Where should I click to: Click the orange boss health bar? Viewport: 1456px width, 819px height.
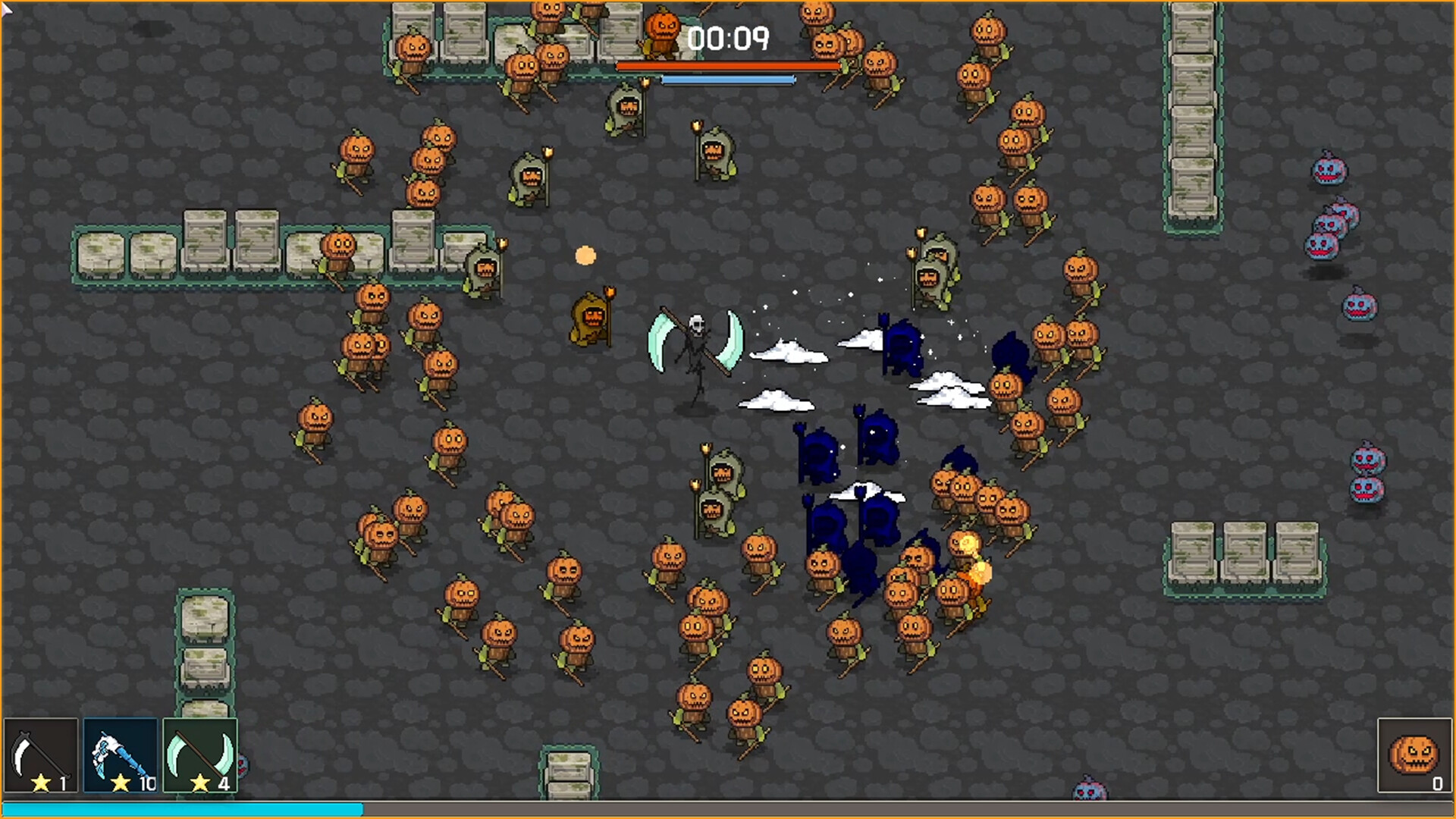(x=728, y=67)
